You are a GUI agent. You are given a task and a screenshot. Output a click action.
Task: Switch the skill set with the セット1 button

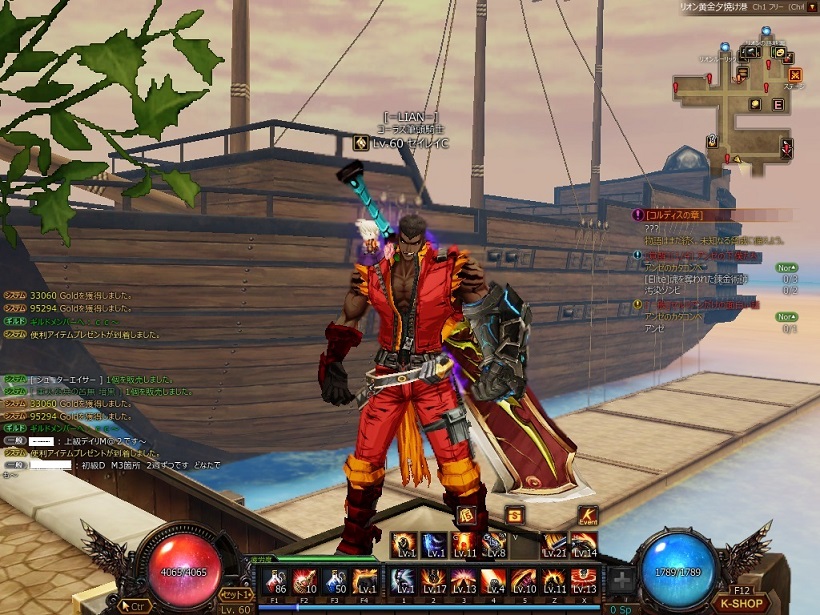(x=236, y=594)
